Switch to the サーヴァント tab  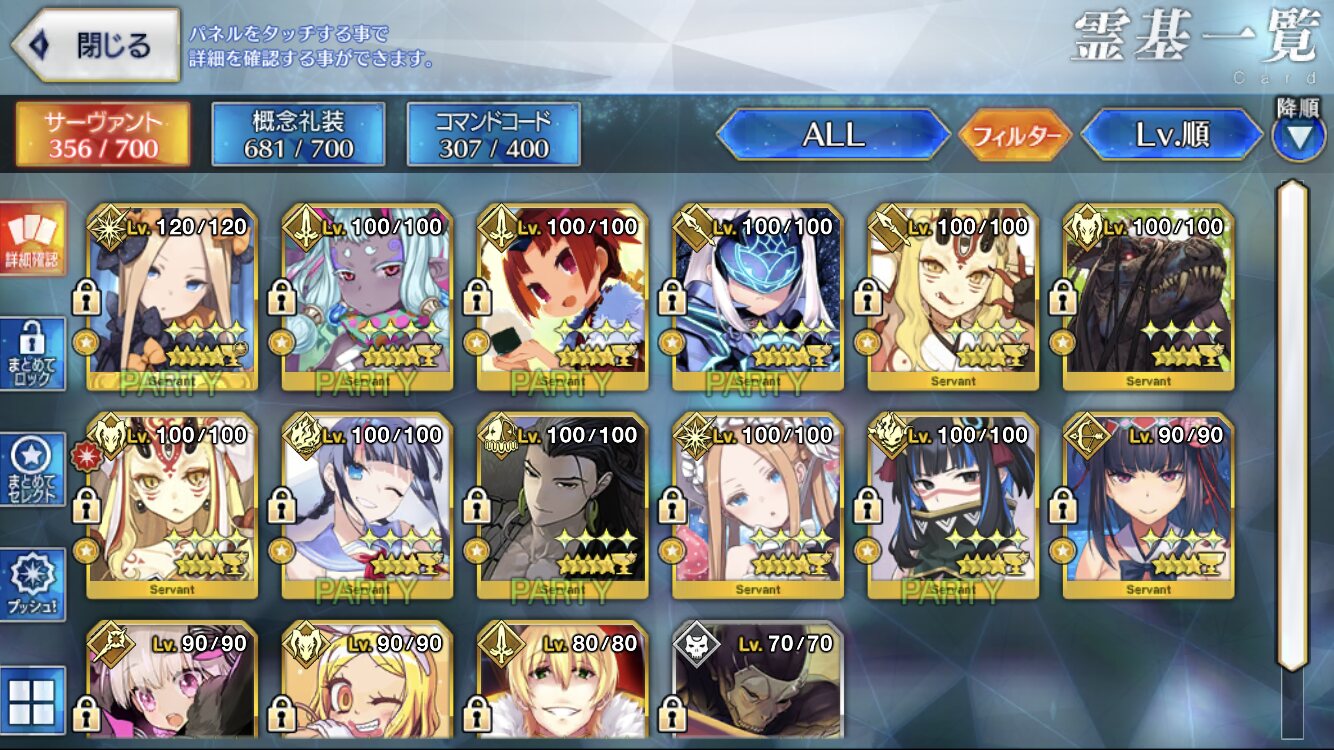[x=102, y=134]
